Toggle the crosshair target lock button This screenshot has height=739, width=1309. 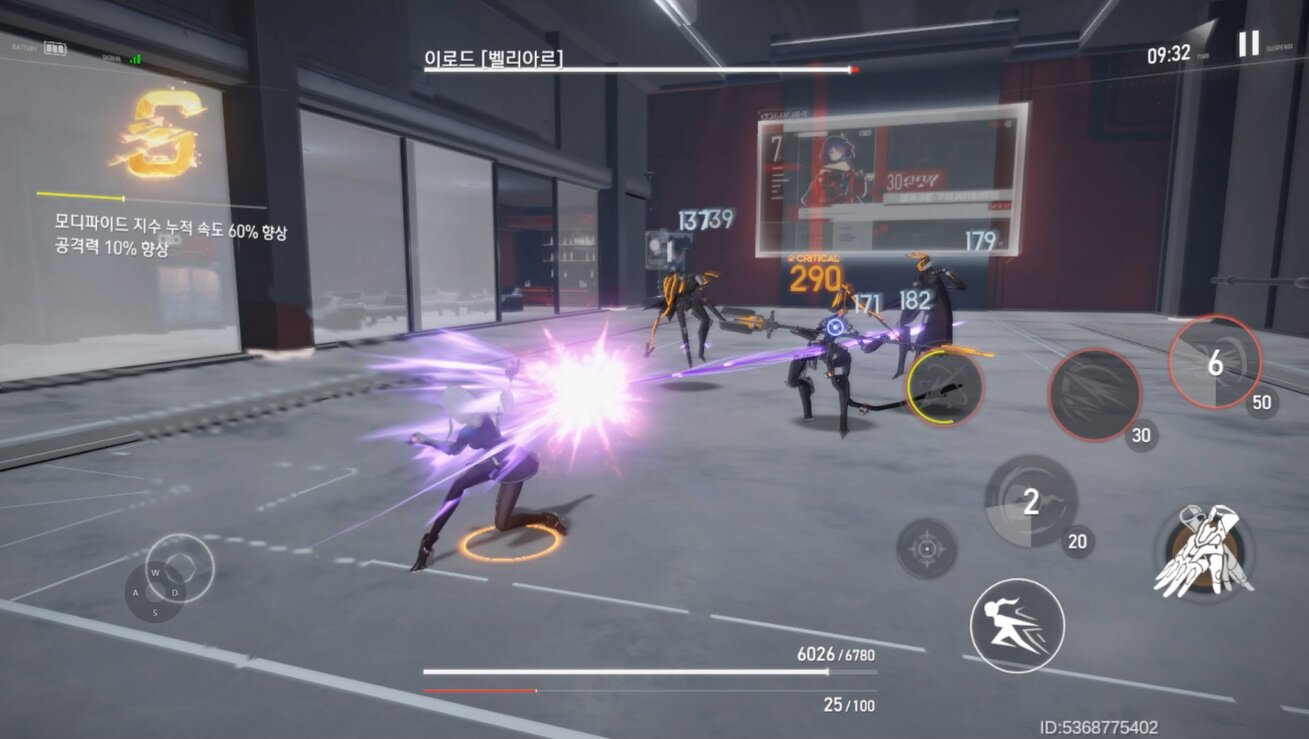926,548
